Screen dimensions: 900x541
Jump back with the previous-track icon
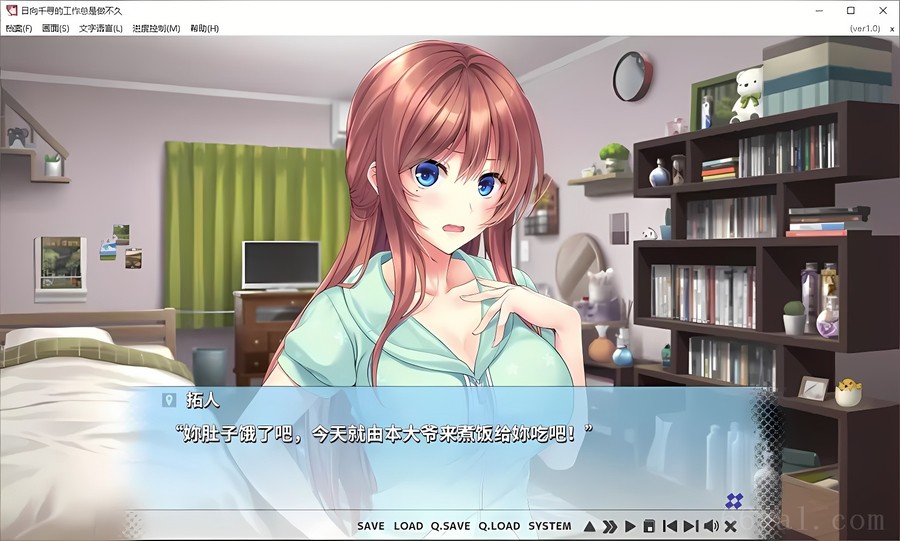(x=669, y=526)
